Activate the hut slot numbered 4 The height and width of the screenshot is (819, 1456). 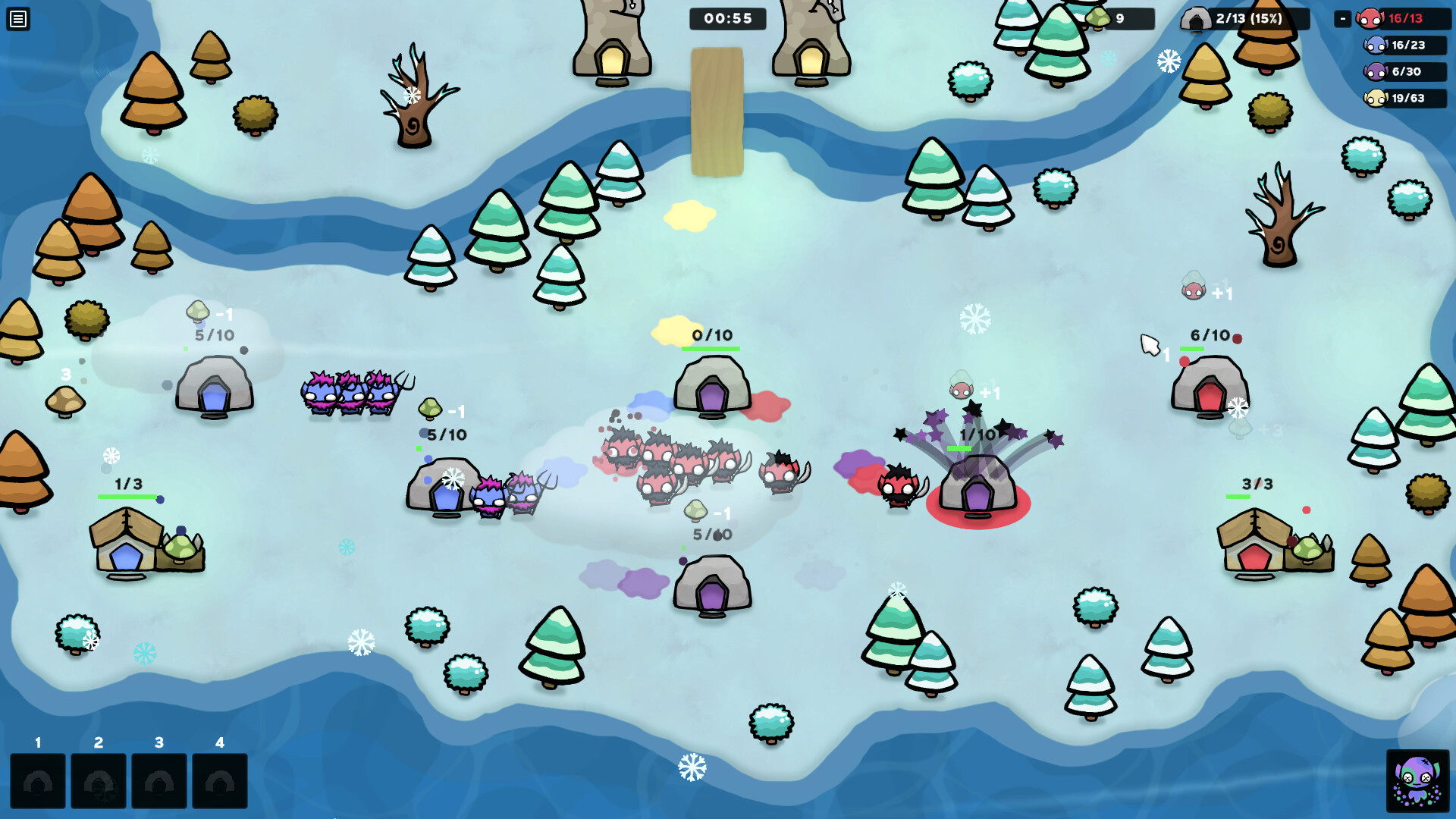220,781
